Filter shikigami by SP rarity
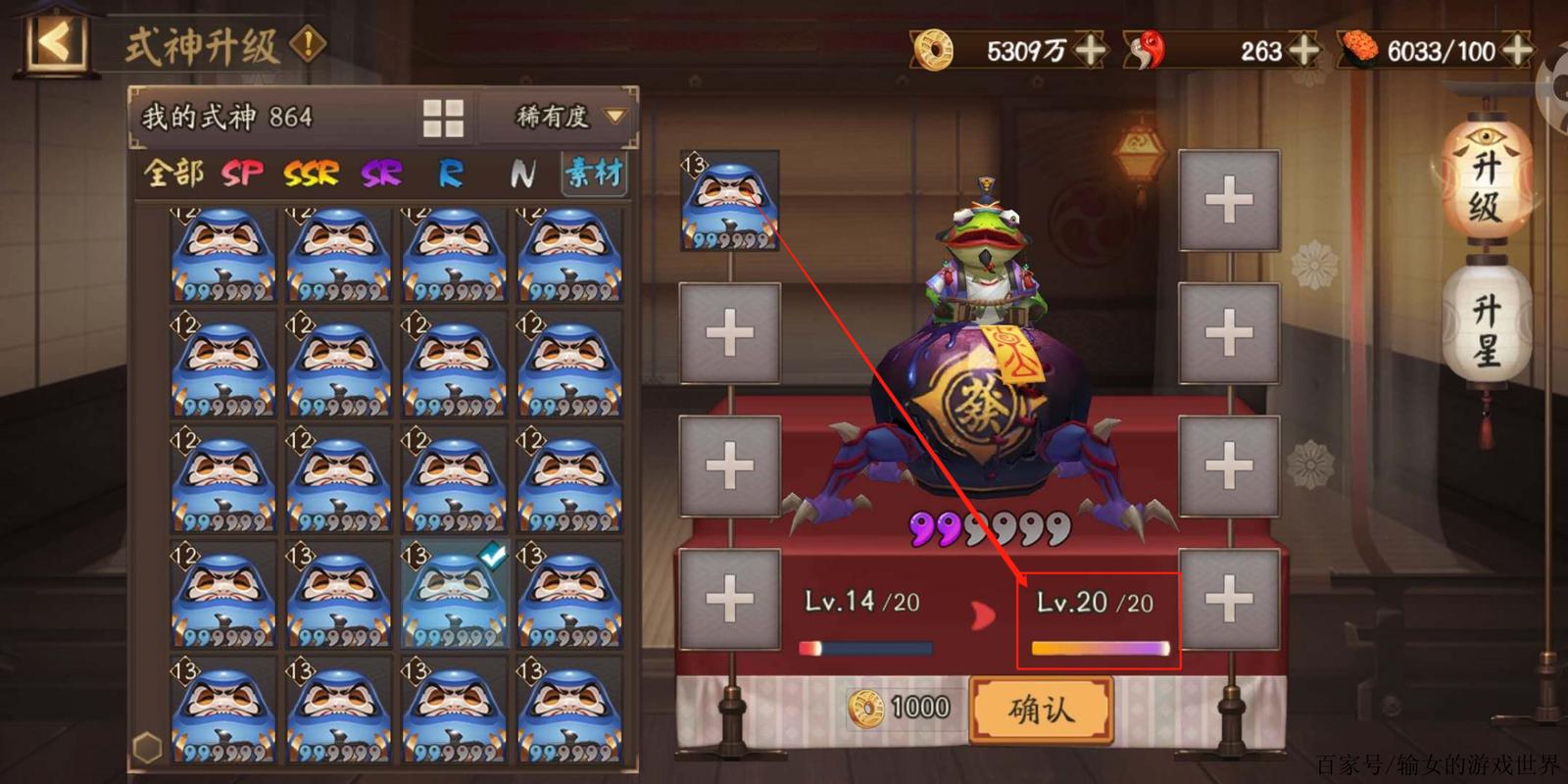 point(242,174)
